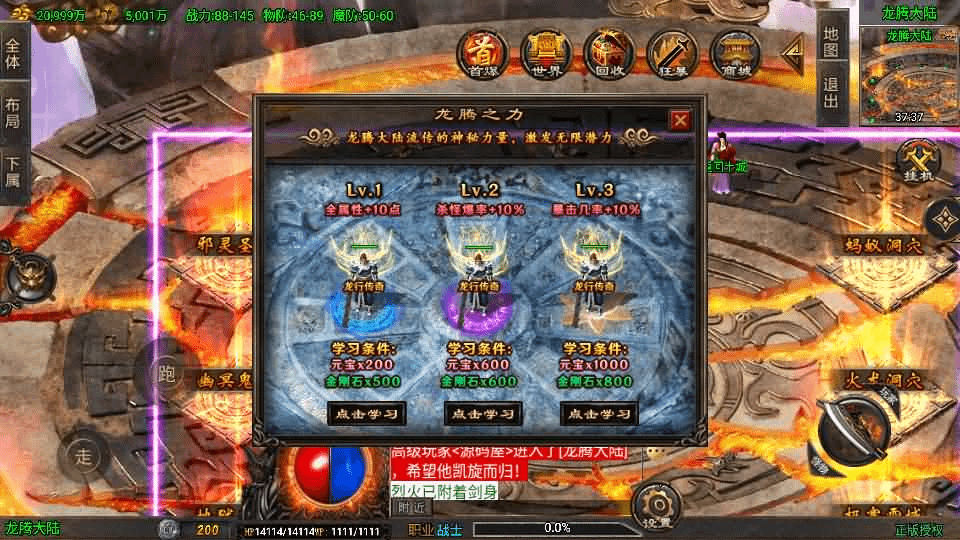Learn the Lv.3 暴击几率+10% power
Screen dimensions: 960x540
point(599,413)
